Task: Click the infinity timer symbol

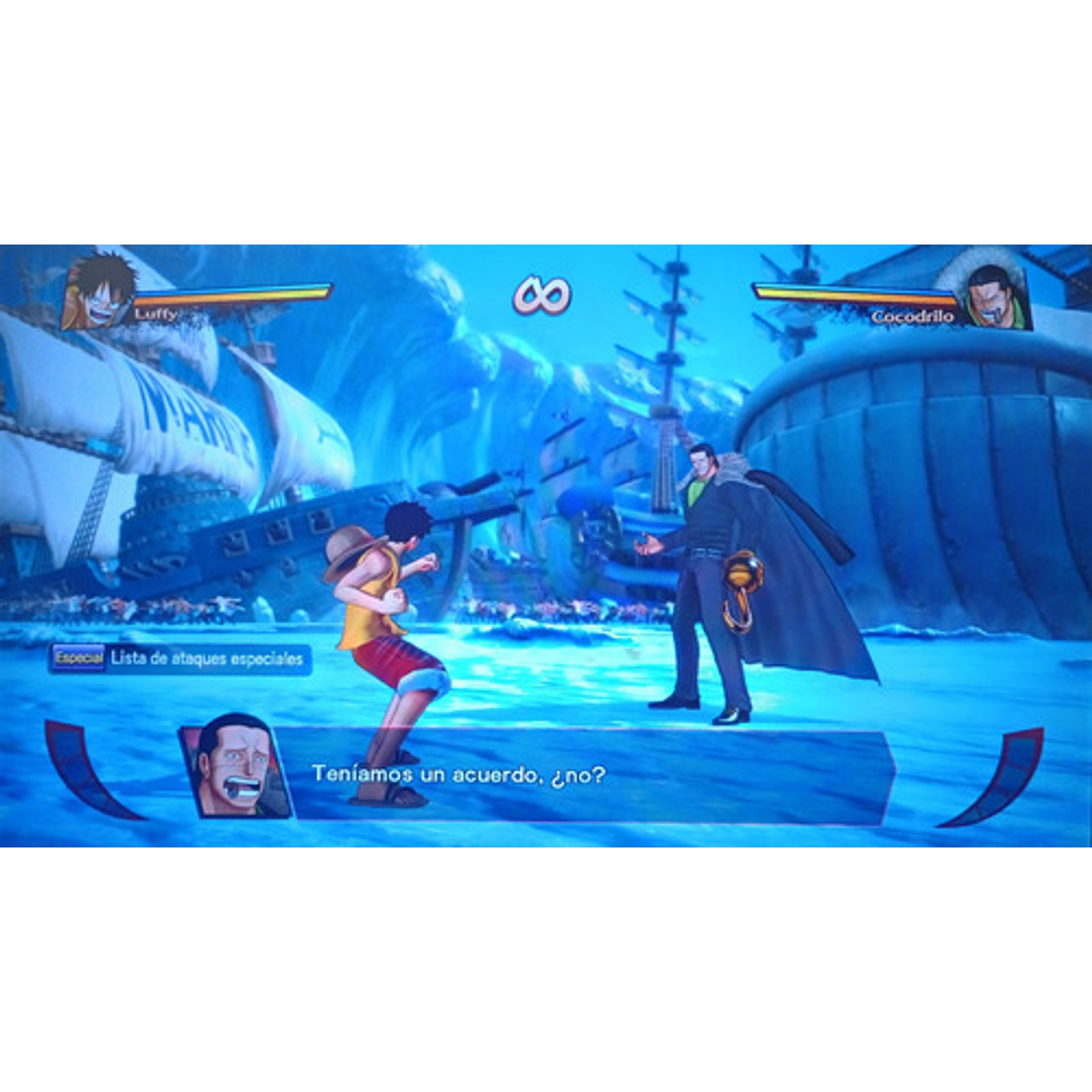Action: tap(543, 296)
